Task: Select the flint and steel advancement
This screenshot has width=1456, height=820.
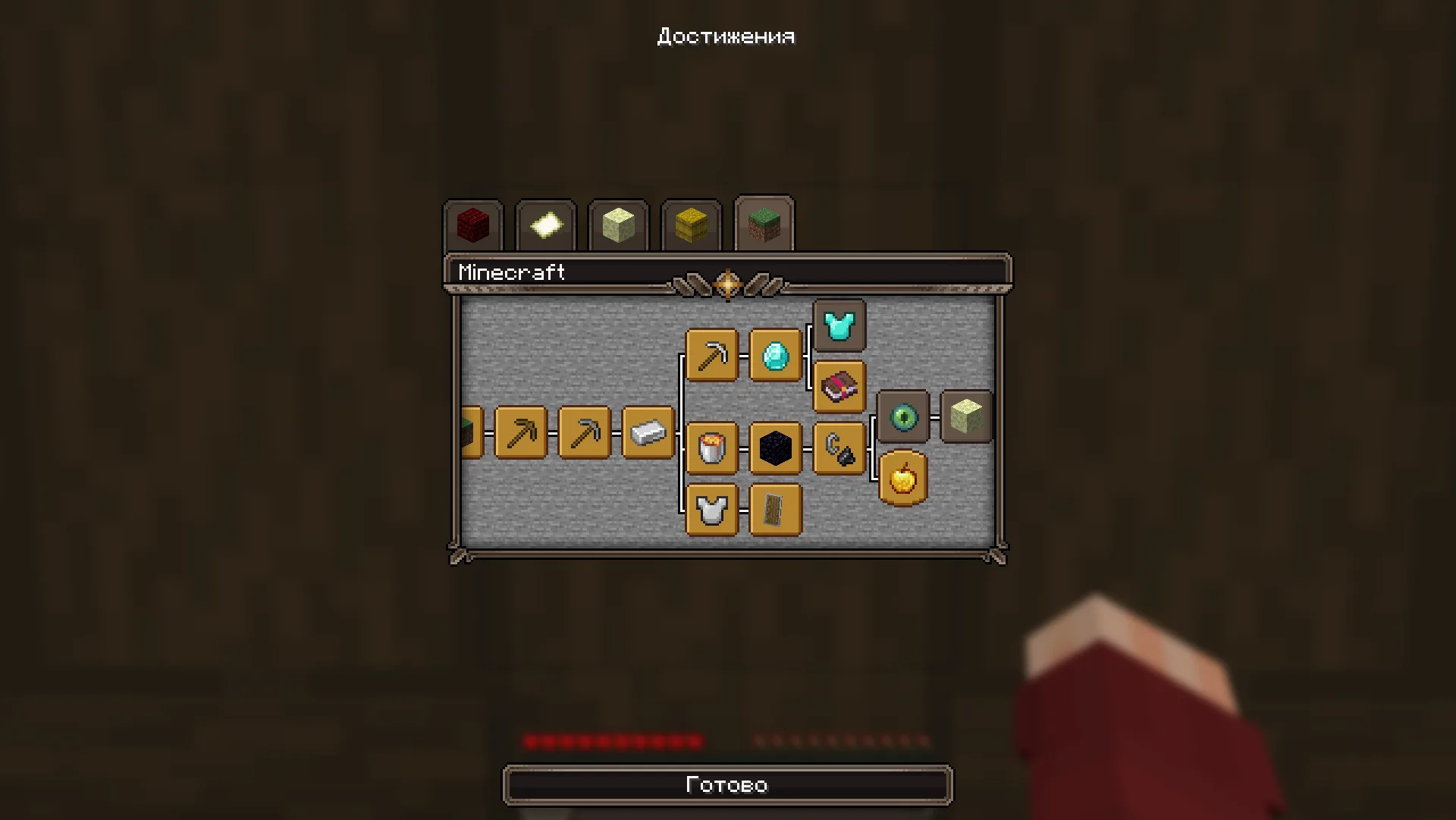Action: click(838, 448)
